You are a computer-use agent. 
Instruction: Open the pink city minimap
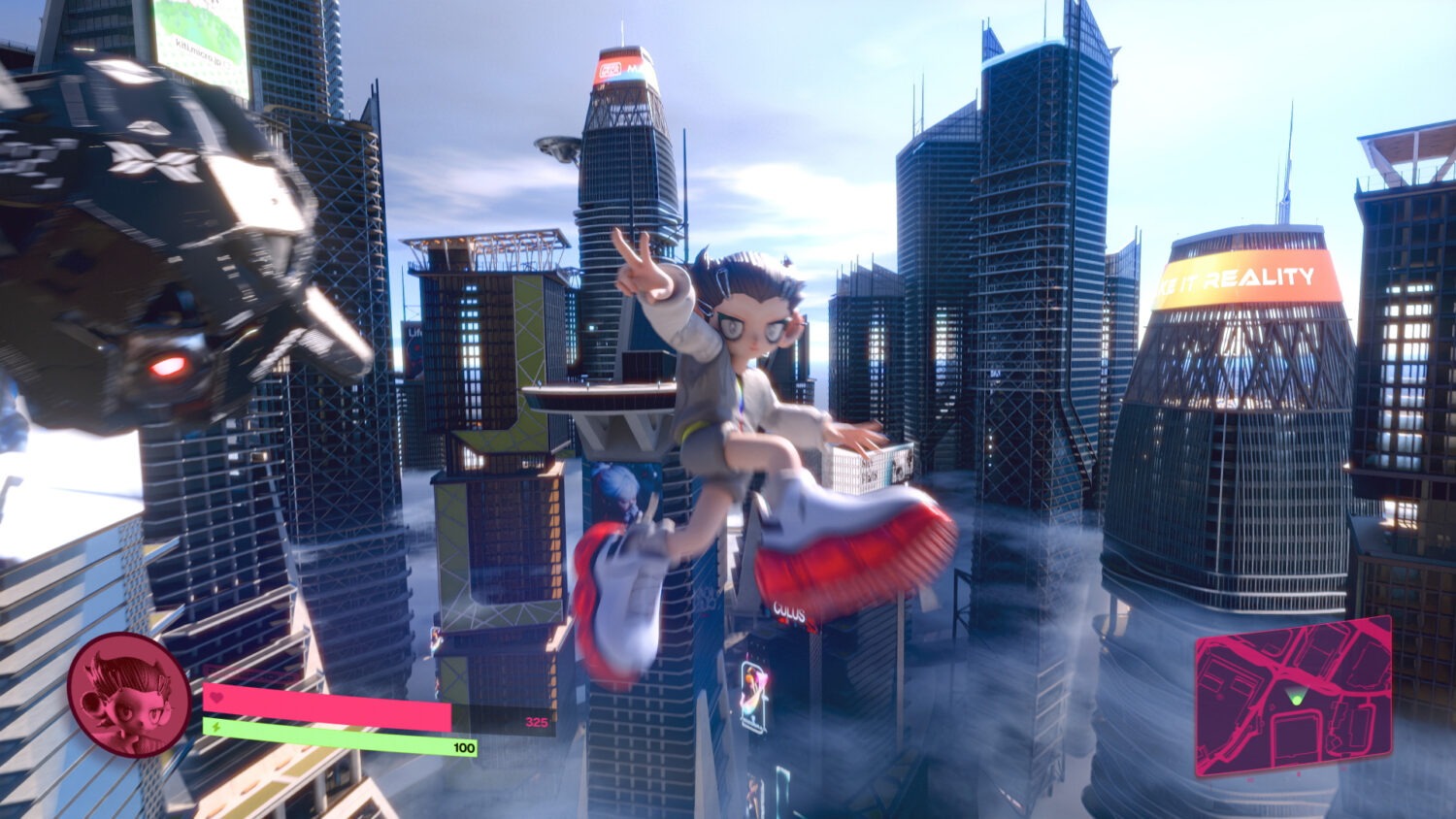[1294, 695]
